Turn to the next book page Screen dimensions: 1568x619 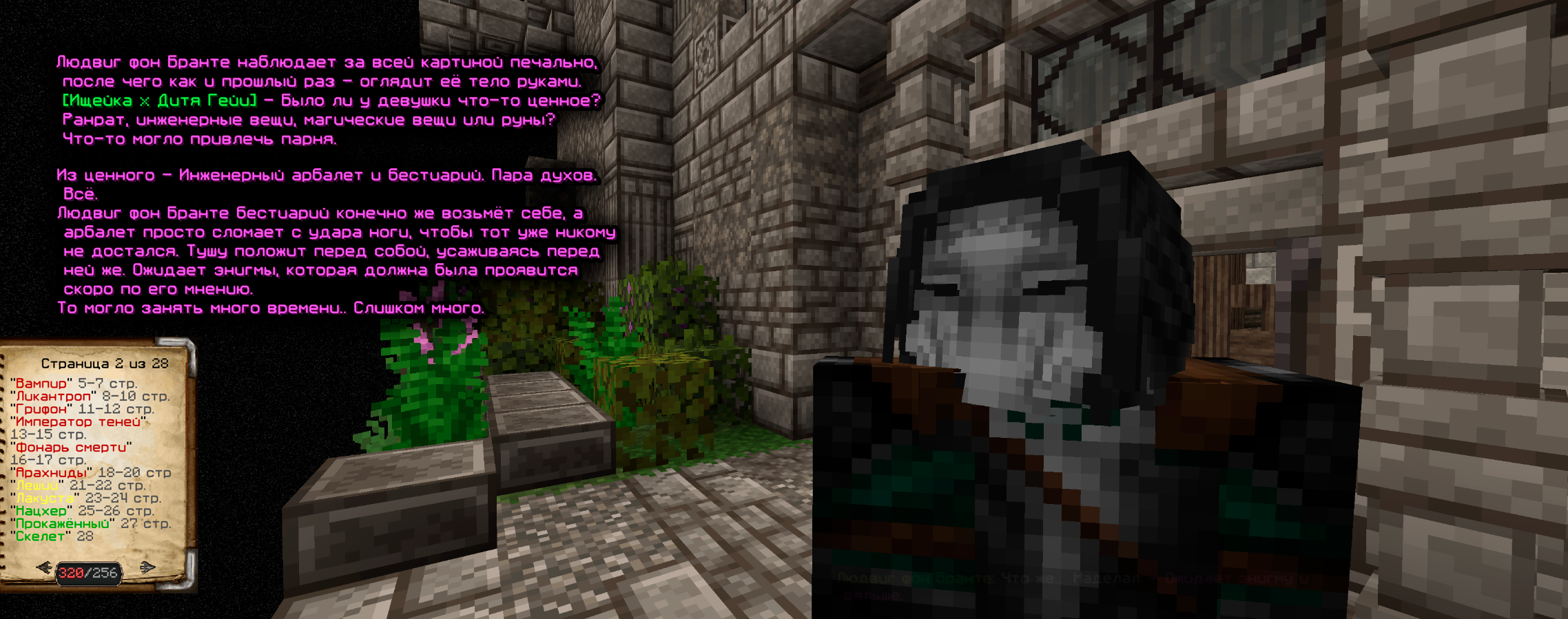click(x=147, y=567)
